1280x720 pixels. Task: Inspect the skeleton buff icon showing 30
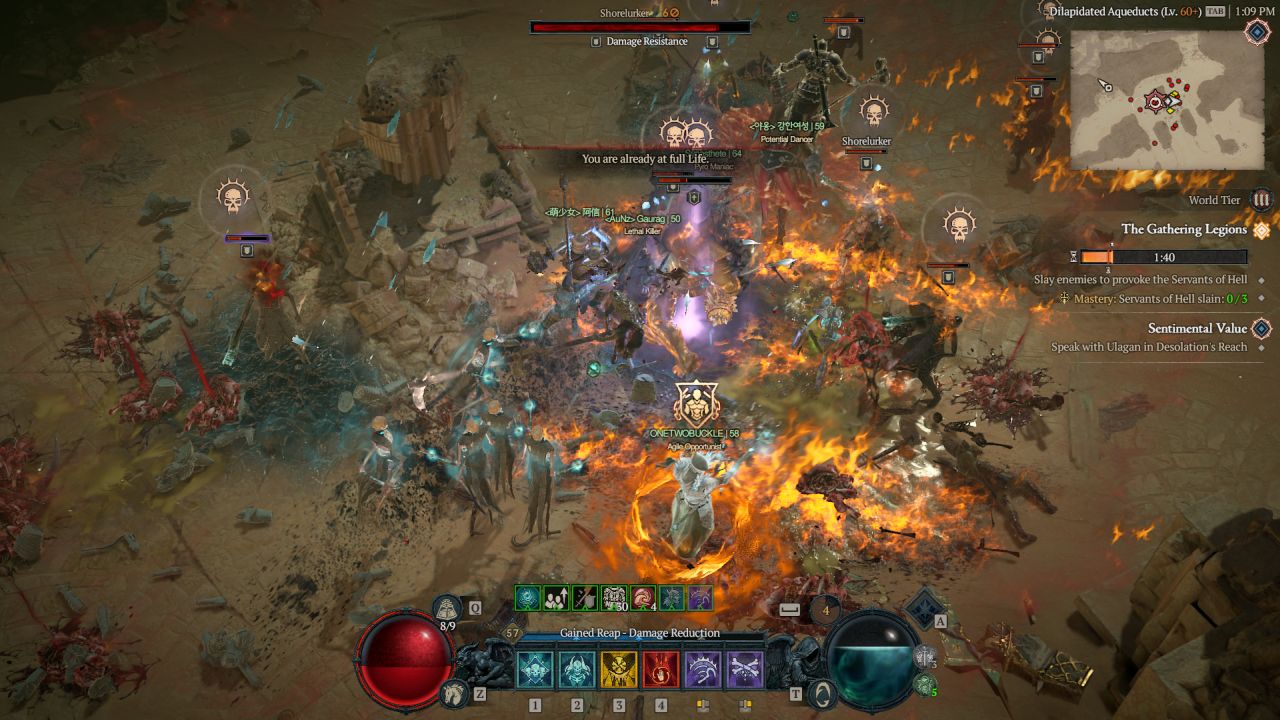pyautogui.click(x=614, y=598)
